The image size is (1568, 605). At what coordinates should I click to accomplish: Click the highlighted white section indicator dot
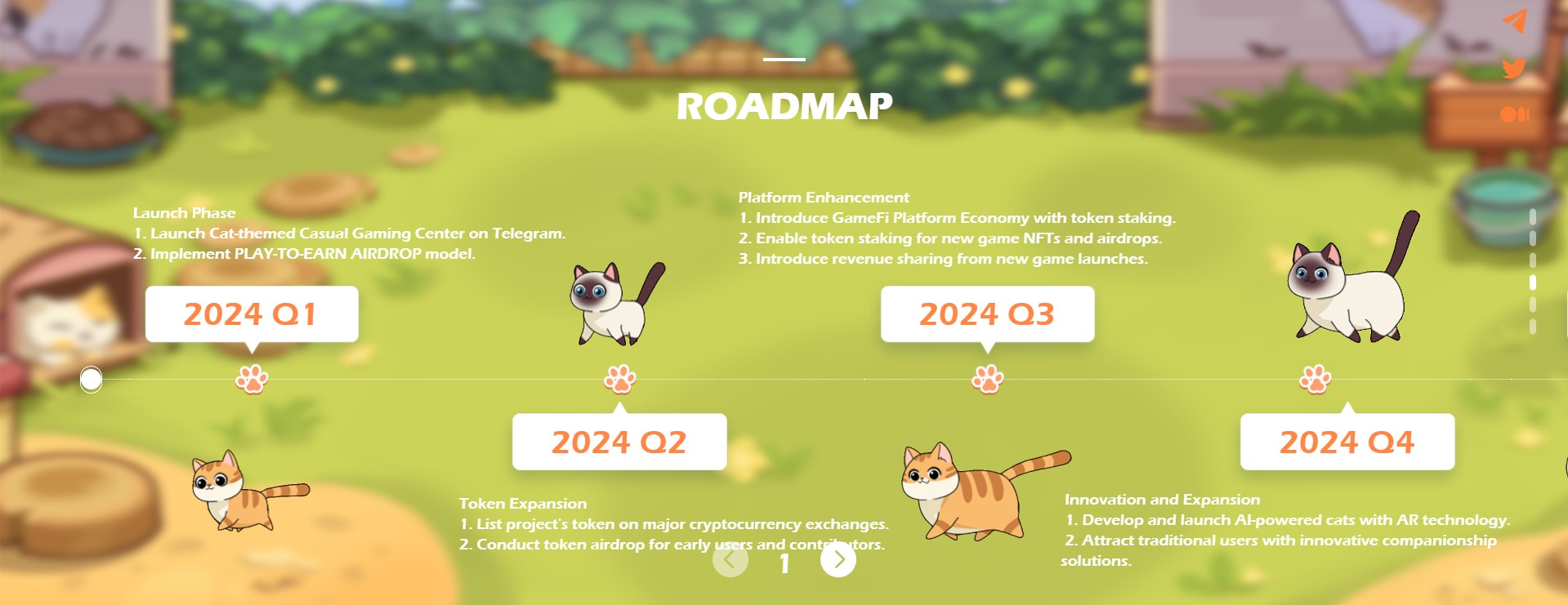point(1532,282)
